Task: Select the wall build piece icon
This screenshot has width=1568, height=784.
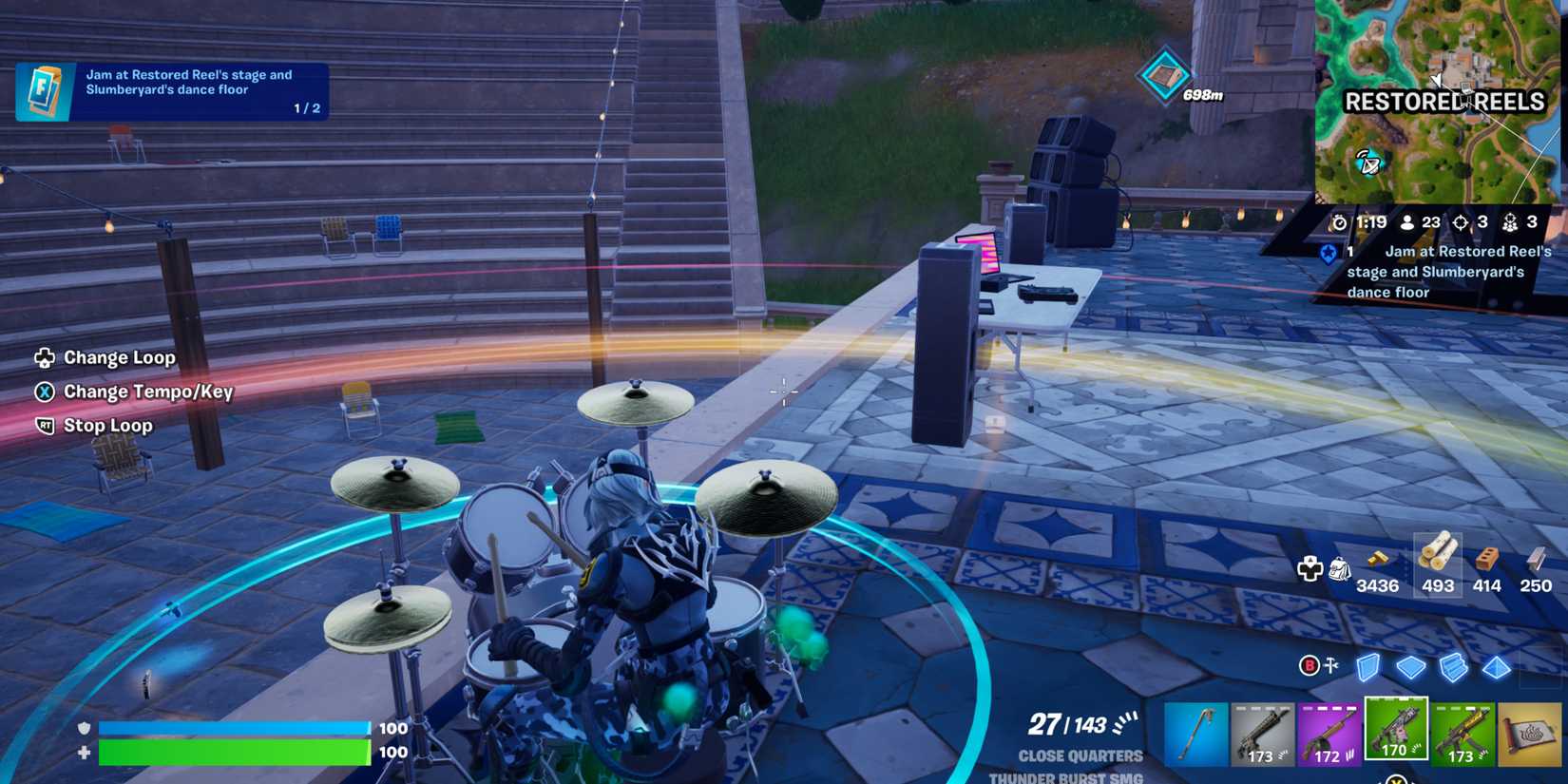Action: coord(1367,668)
